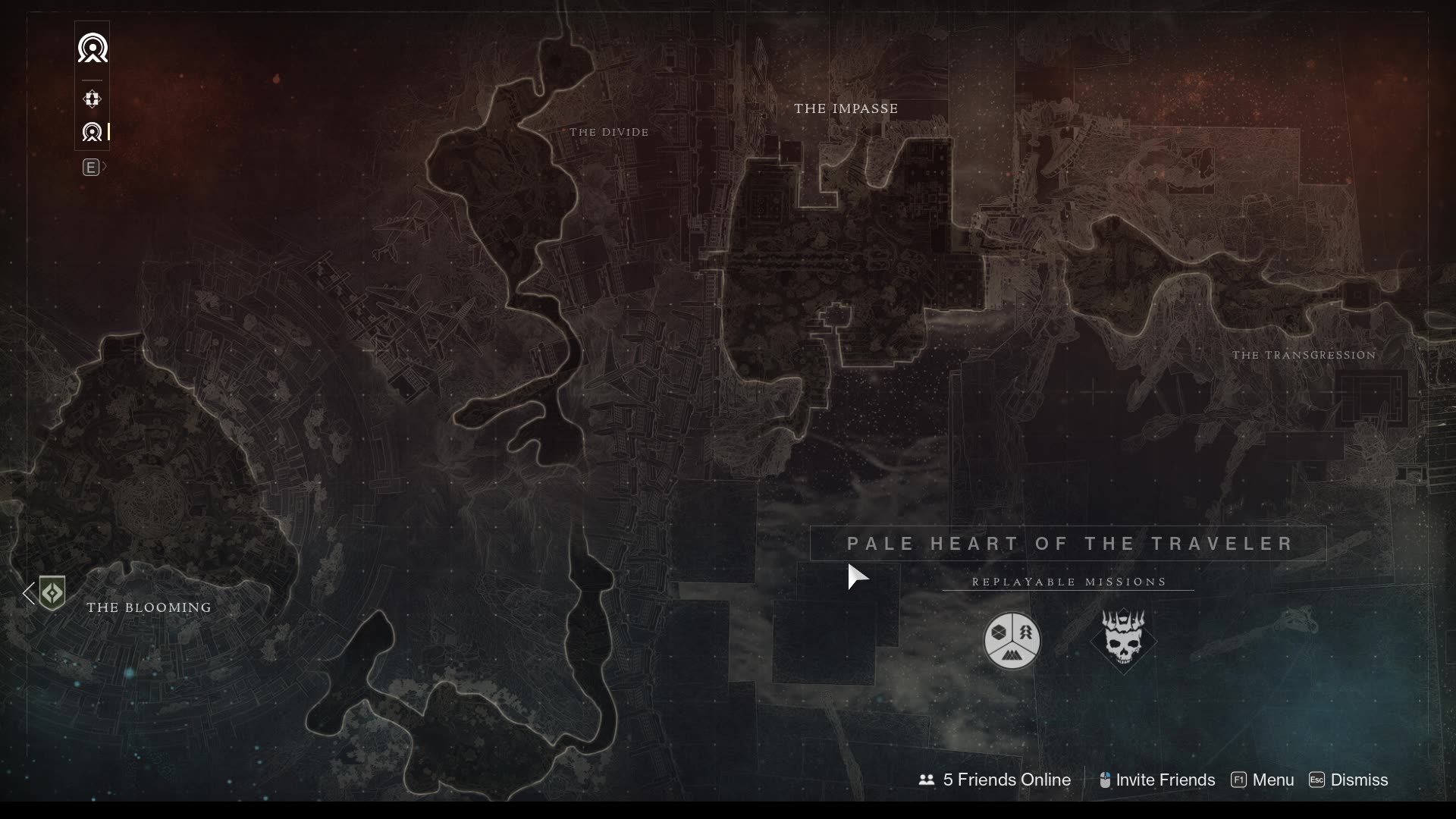Open the Menu via the F1 option
The image size is (1456, 819).
coord(1261,780)
